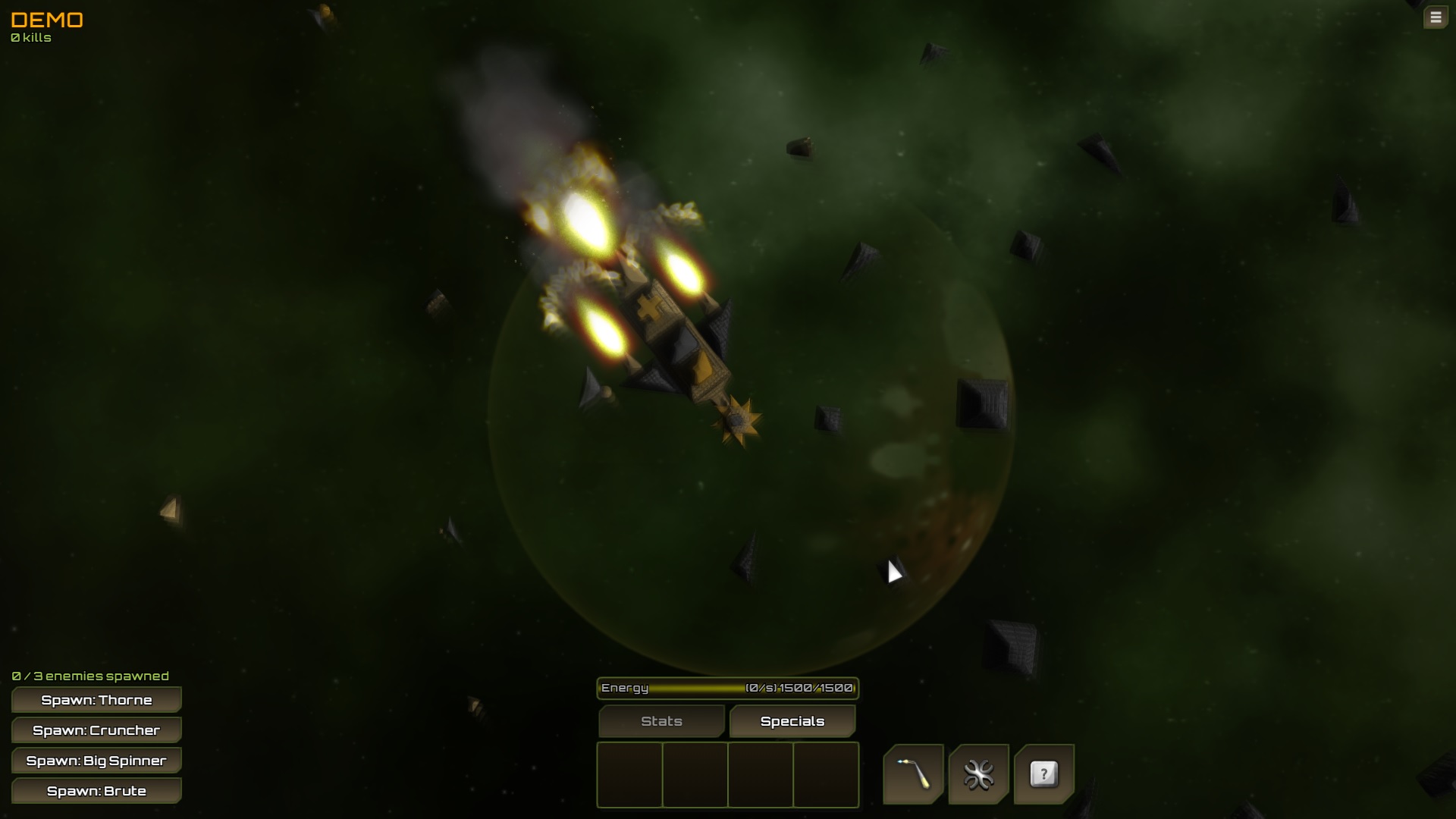The width and height of the screenshot is (1456, 819).
Task: Open the hamburger menu in the top-right corner
Action: (1436, 17)
